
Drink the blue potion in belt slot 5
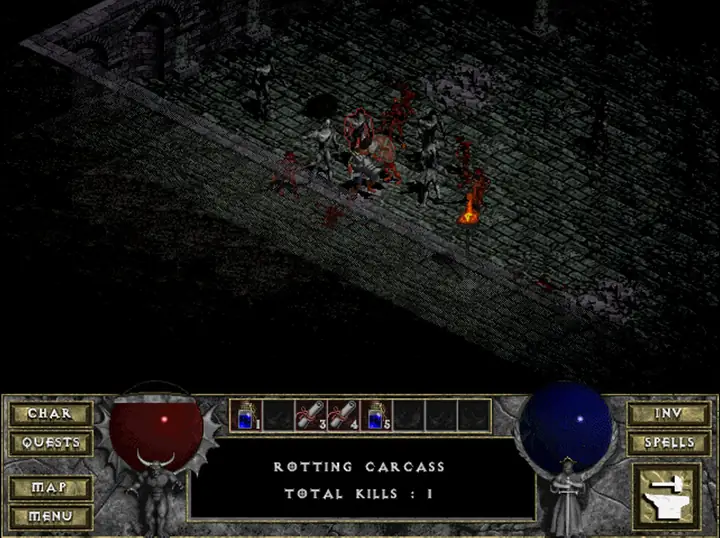tap(375, 415)
